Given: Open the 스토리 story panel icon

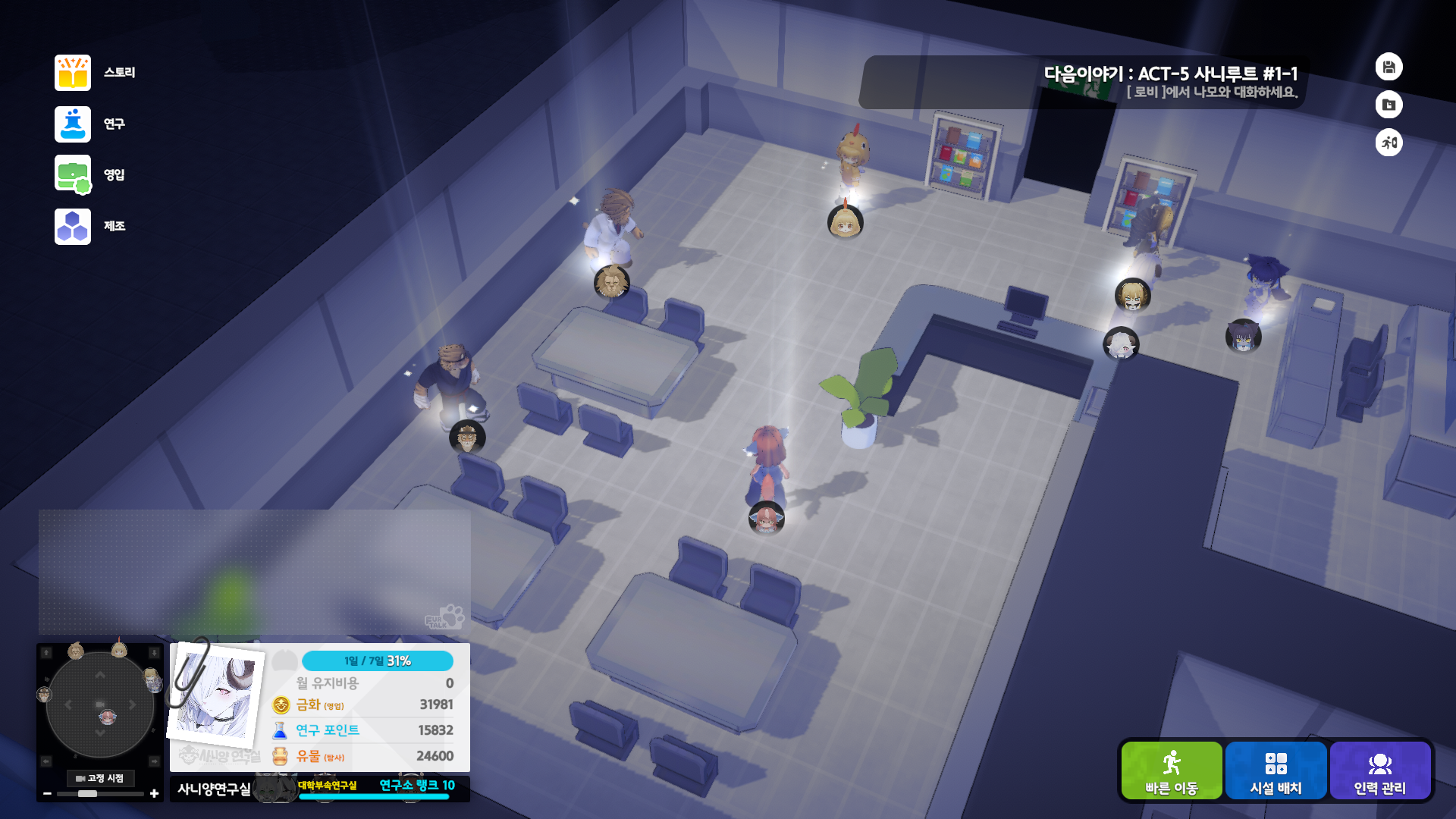Looking at the screenshot, I should pyautogui.click(x=72, y=72).
